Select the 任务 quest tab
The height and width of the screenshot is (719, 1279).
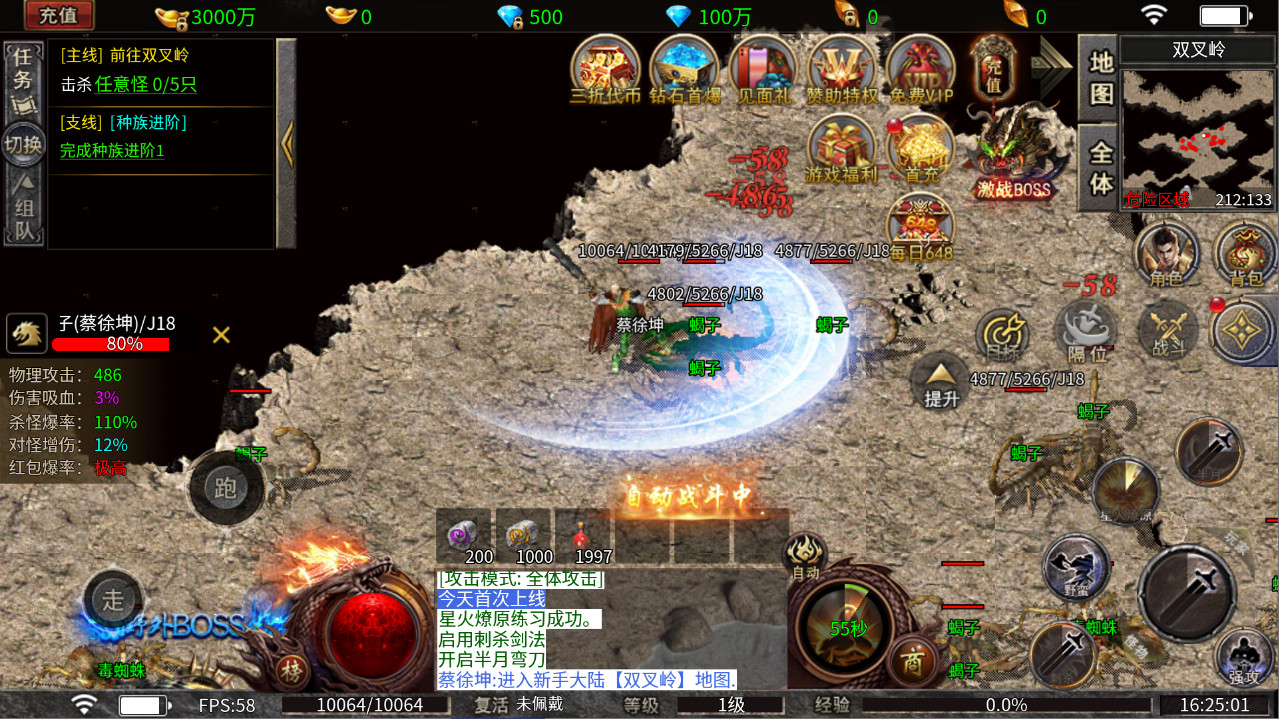coord(22,78)
